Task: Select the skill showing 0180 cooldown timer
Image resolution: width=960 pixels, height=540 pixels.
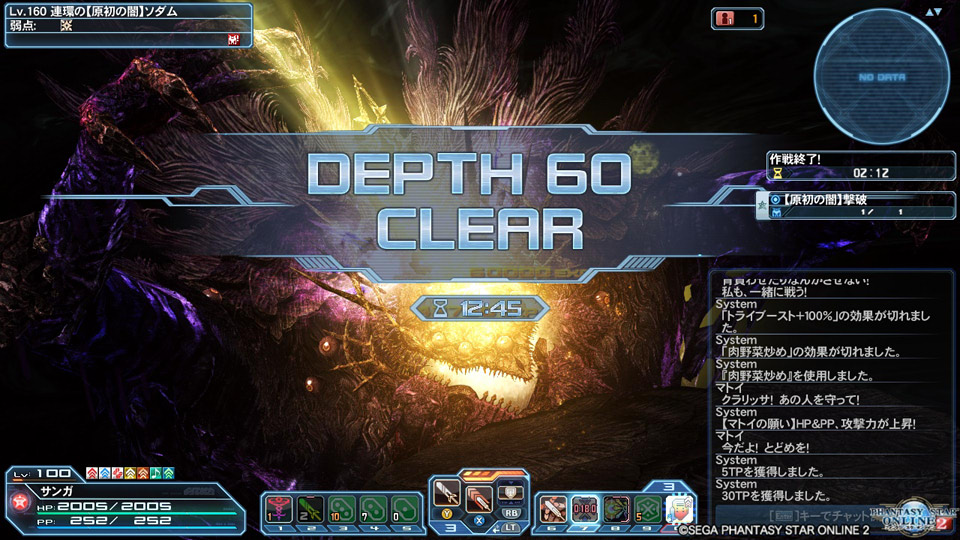Action: tap(585, 509)
